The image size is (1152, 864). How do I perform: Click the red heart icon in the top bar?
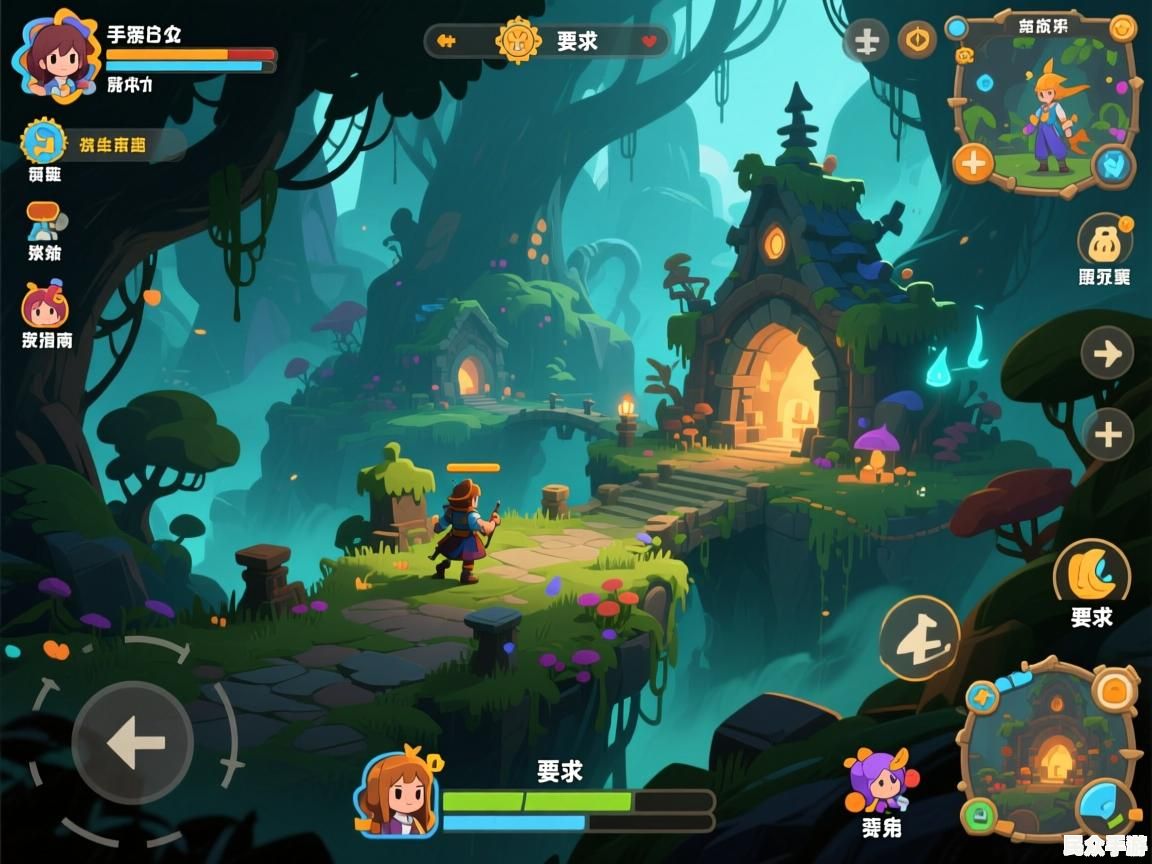coord(649,42)
